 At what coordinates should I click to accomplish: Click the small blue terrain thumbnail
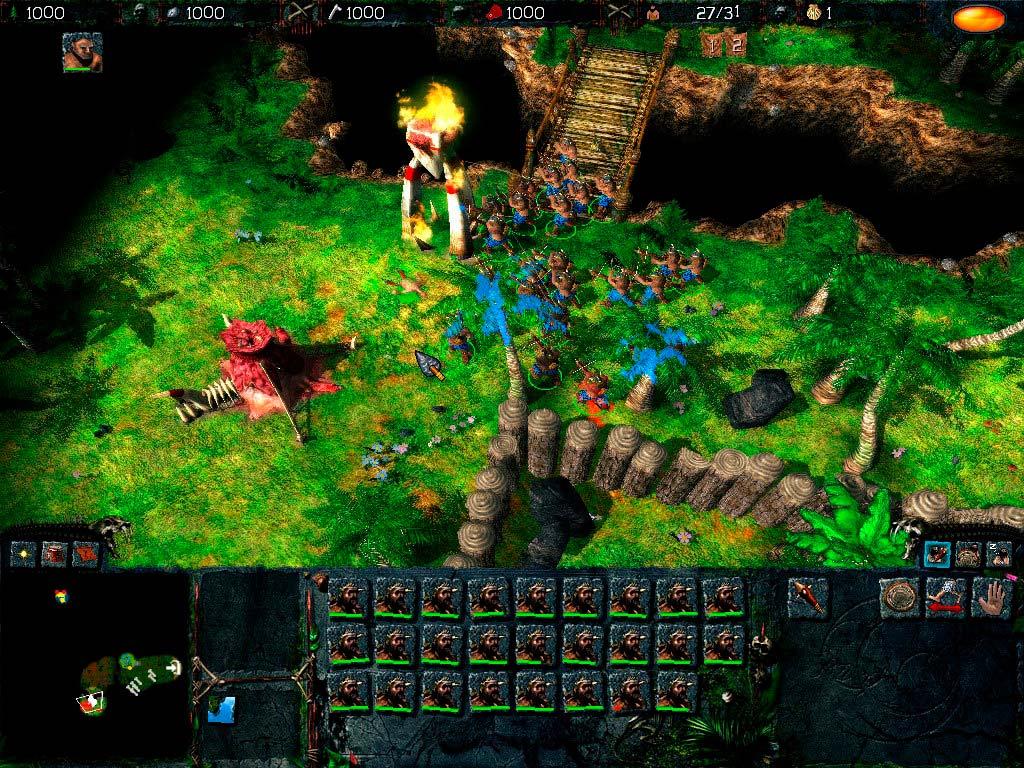click(221, 710)
